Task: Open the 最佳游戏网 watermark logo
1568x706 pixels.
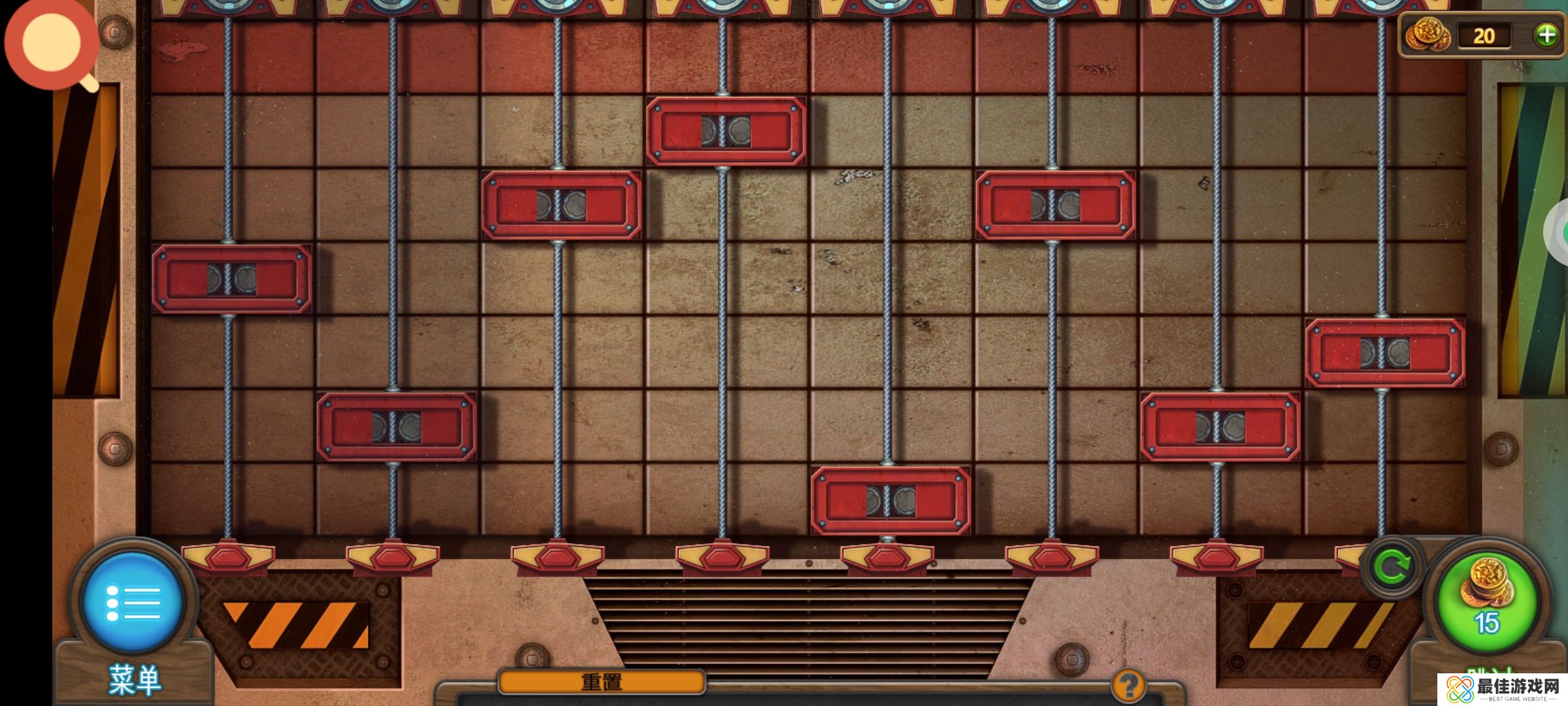Action: click(1503, 690)
